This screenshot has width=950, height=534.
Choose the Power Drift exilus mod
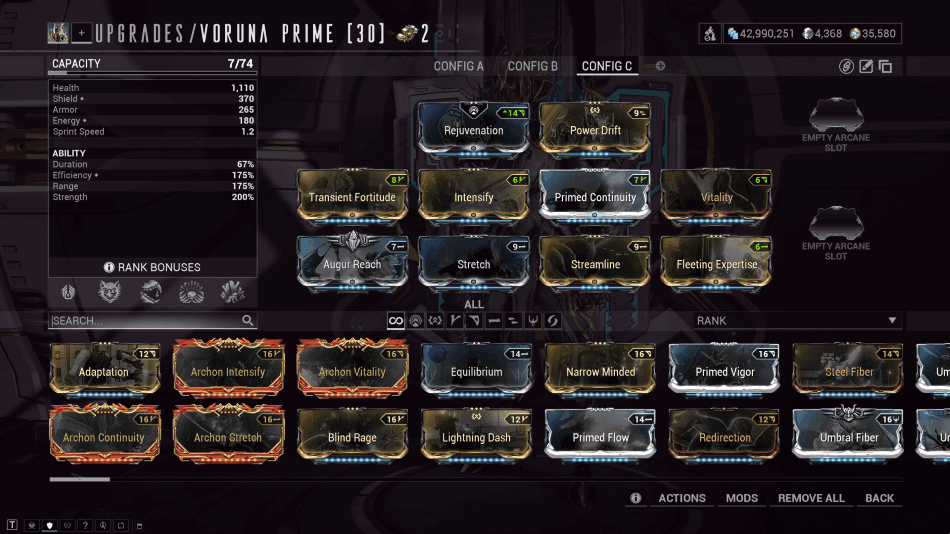click(x=595, y=129)
